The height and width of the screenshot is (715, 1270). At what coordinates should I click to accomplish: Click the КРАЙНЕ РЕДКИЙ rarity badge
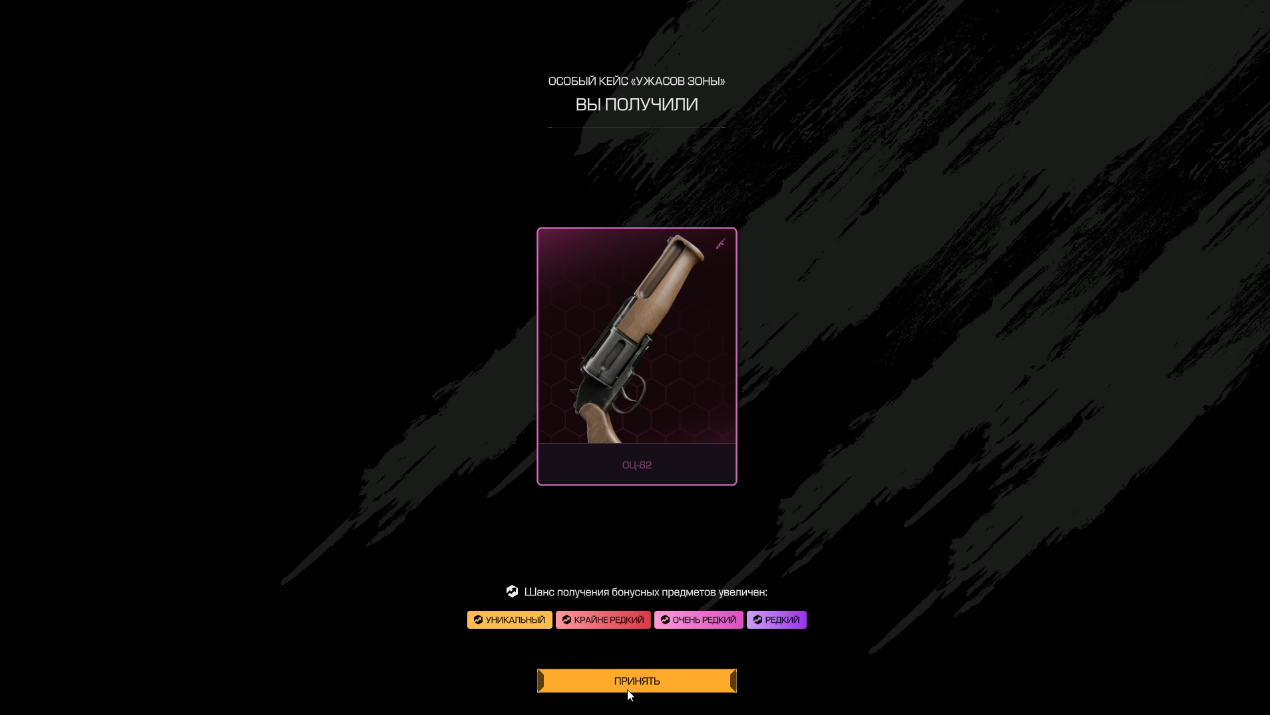(x=603, y=620)
